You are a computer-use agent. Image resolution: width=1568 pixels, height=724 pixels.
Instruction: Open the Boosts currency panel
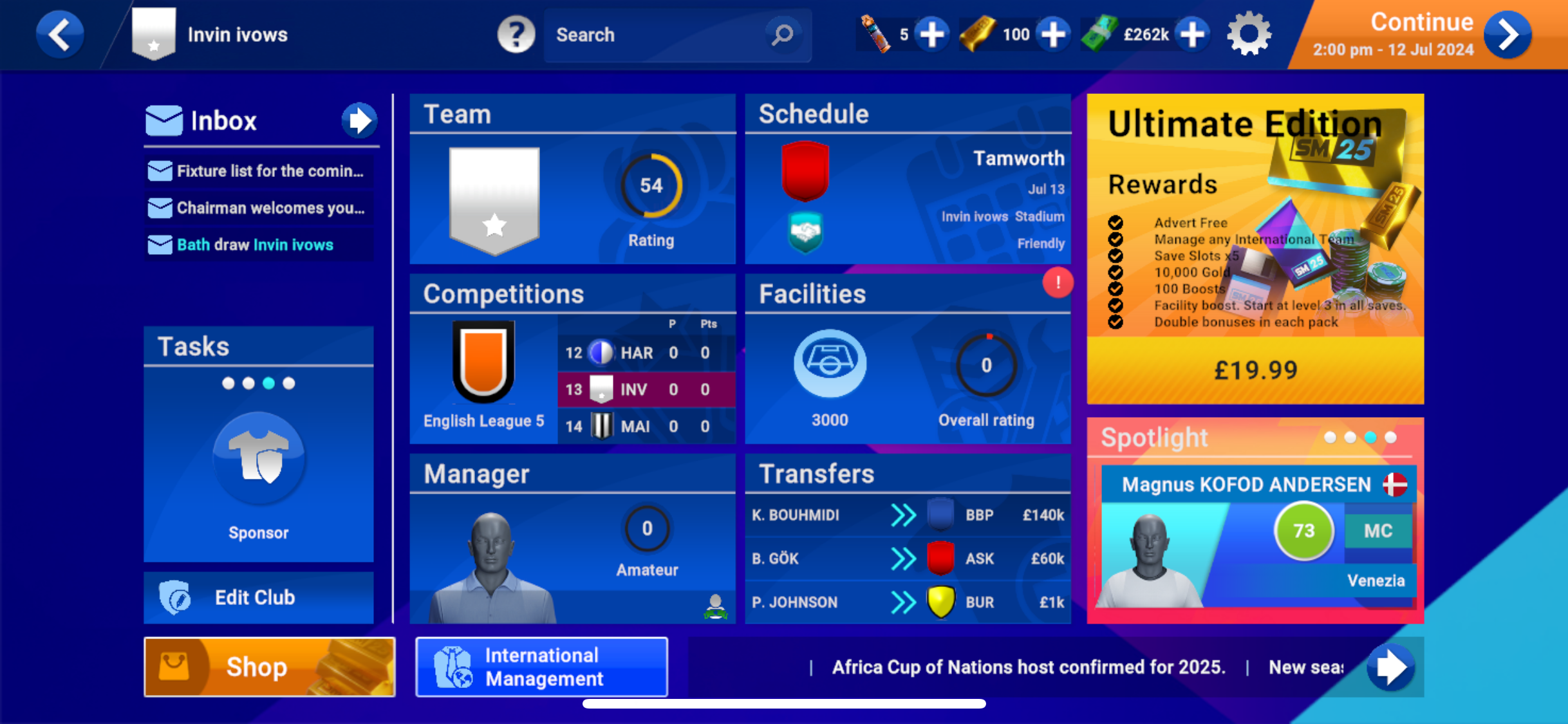(x=874, y=34)
